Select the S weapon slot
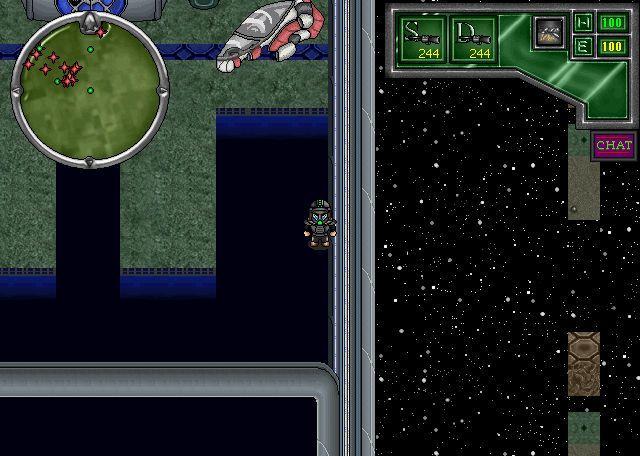 coord(424,41)
